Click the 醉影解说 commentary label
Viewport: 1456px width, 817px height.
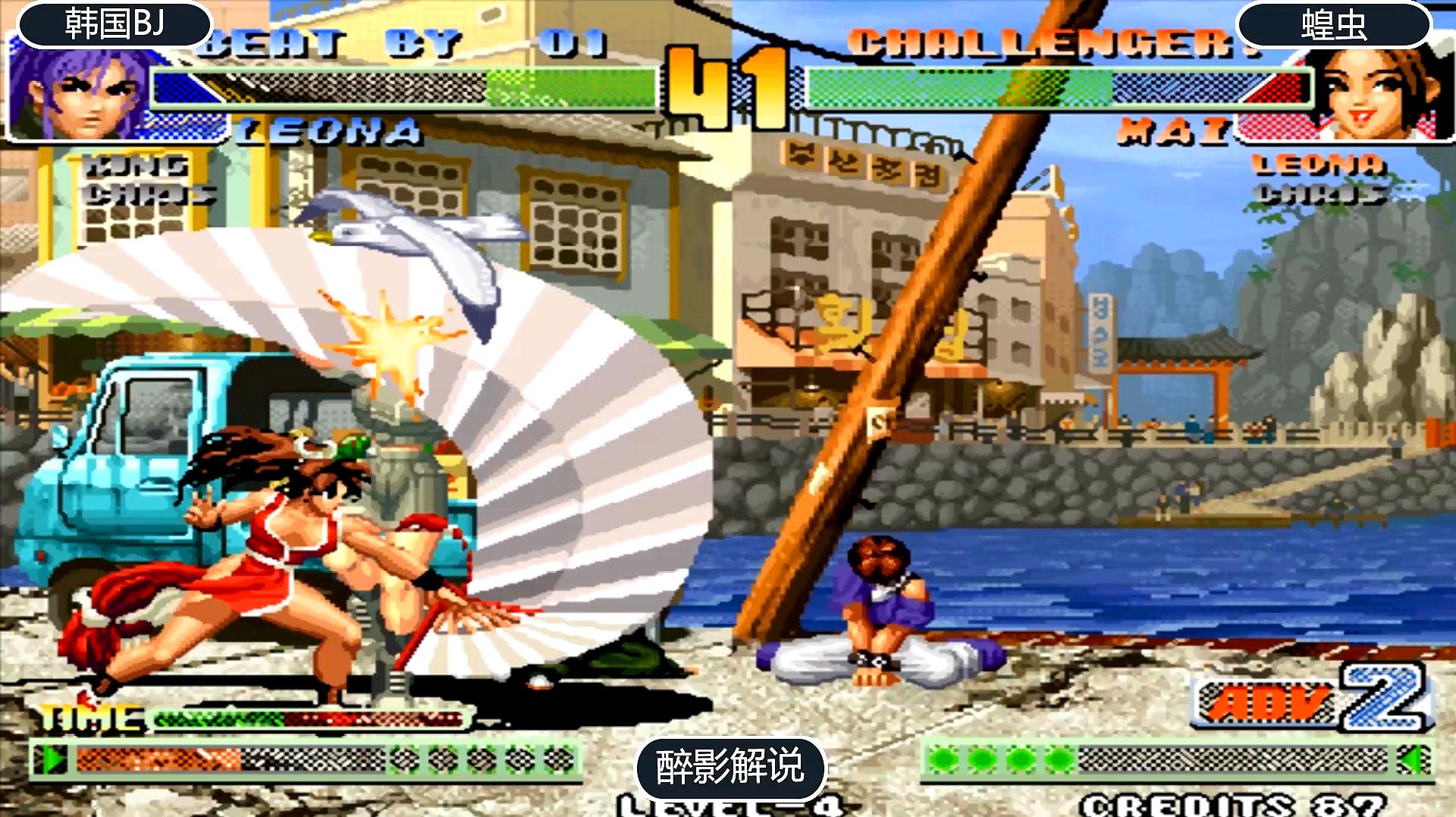tap(730, 767)
